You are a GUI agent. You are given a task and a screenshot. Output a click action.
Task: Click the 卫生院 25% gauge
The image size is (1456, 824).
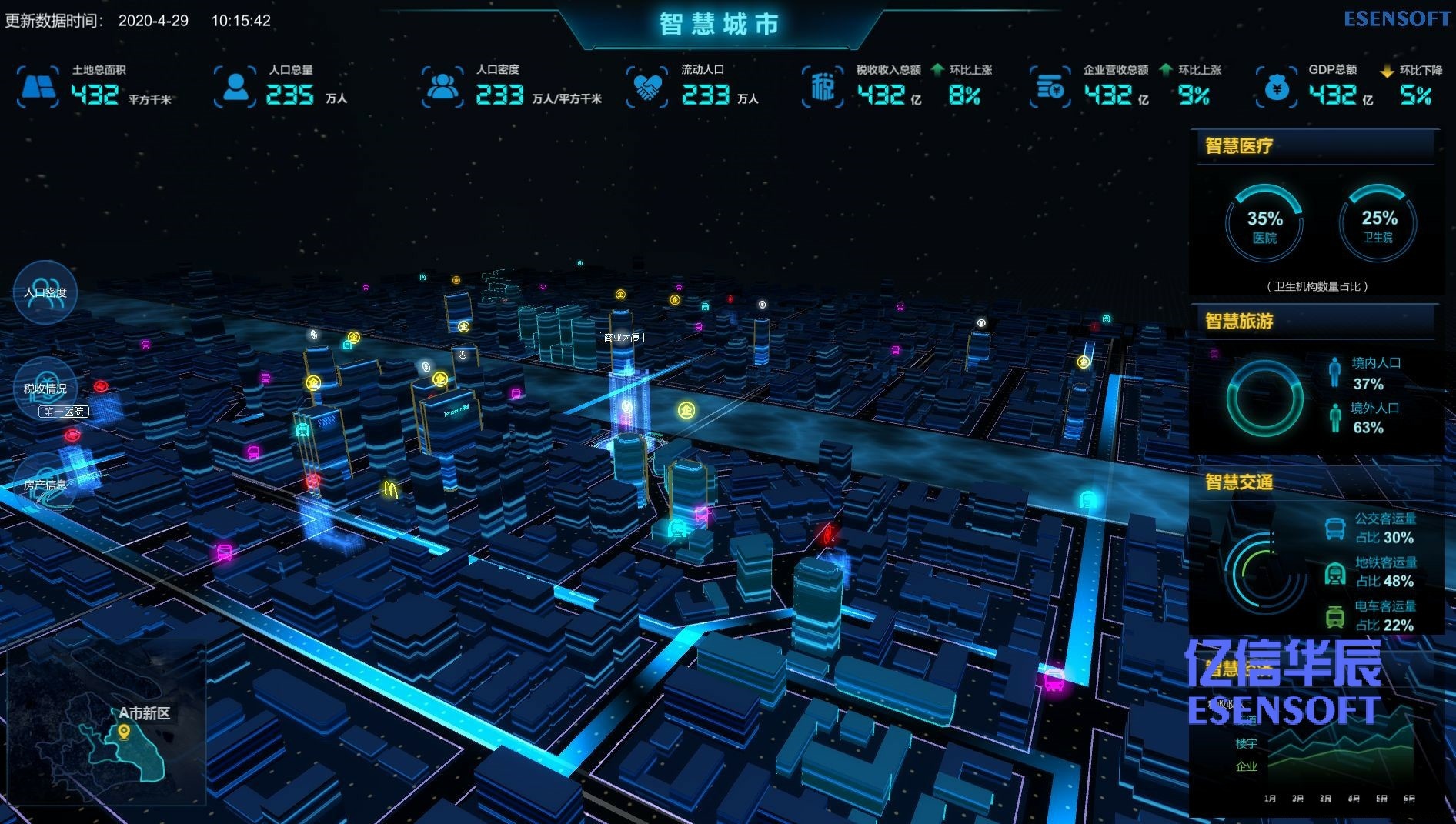pos(1378,225)
